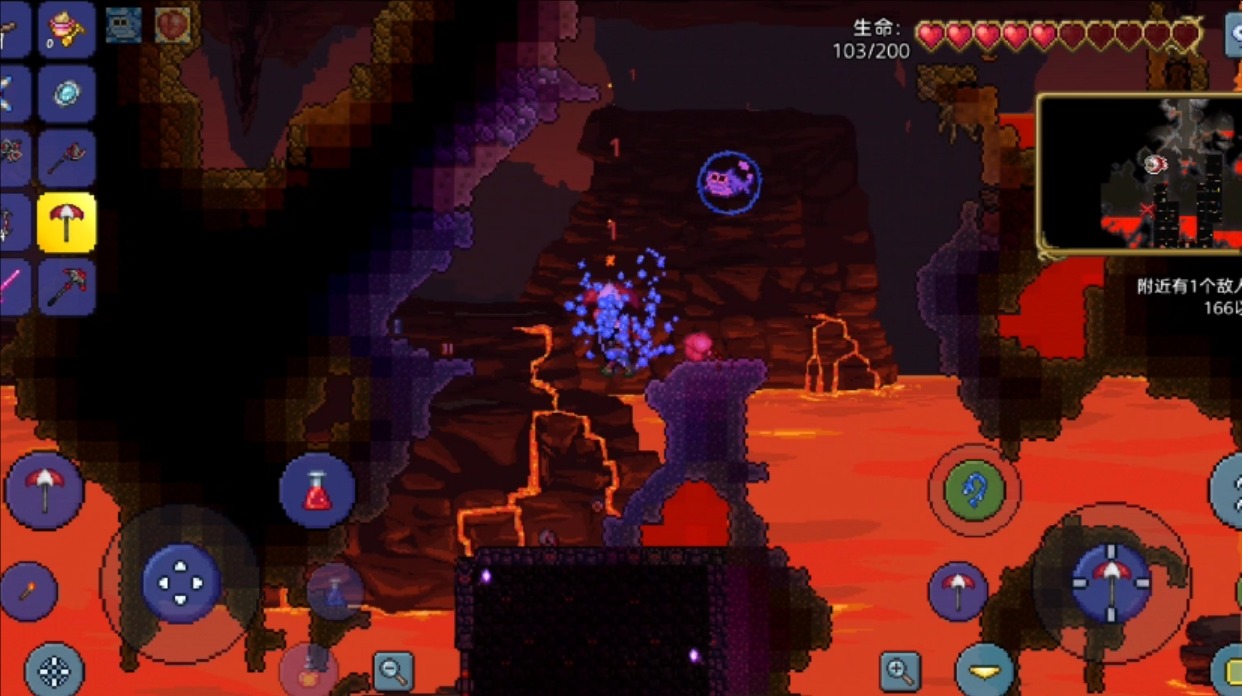This screenshot has height=696, width=1243.
Task: Tap the grappling hook button
Action: tap(974, 490)
